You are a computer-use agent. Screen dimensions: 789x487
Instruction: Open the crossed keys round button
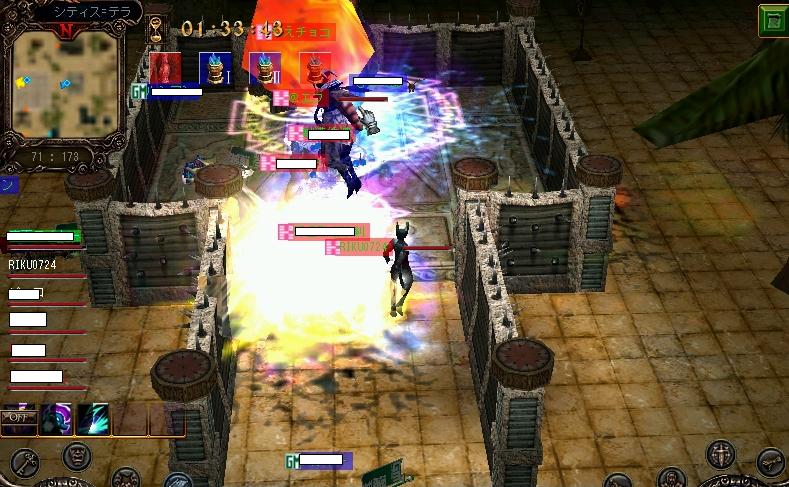point(25,462)
